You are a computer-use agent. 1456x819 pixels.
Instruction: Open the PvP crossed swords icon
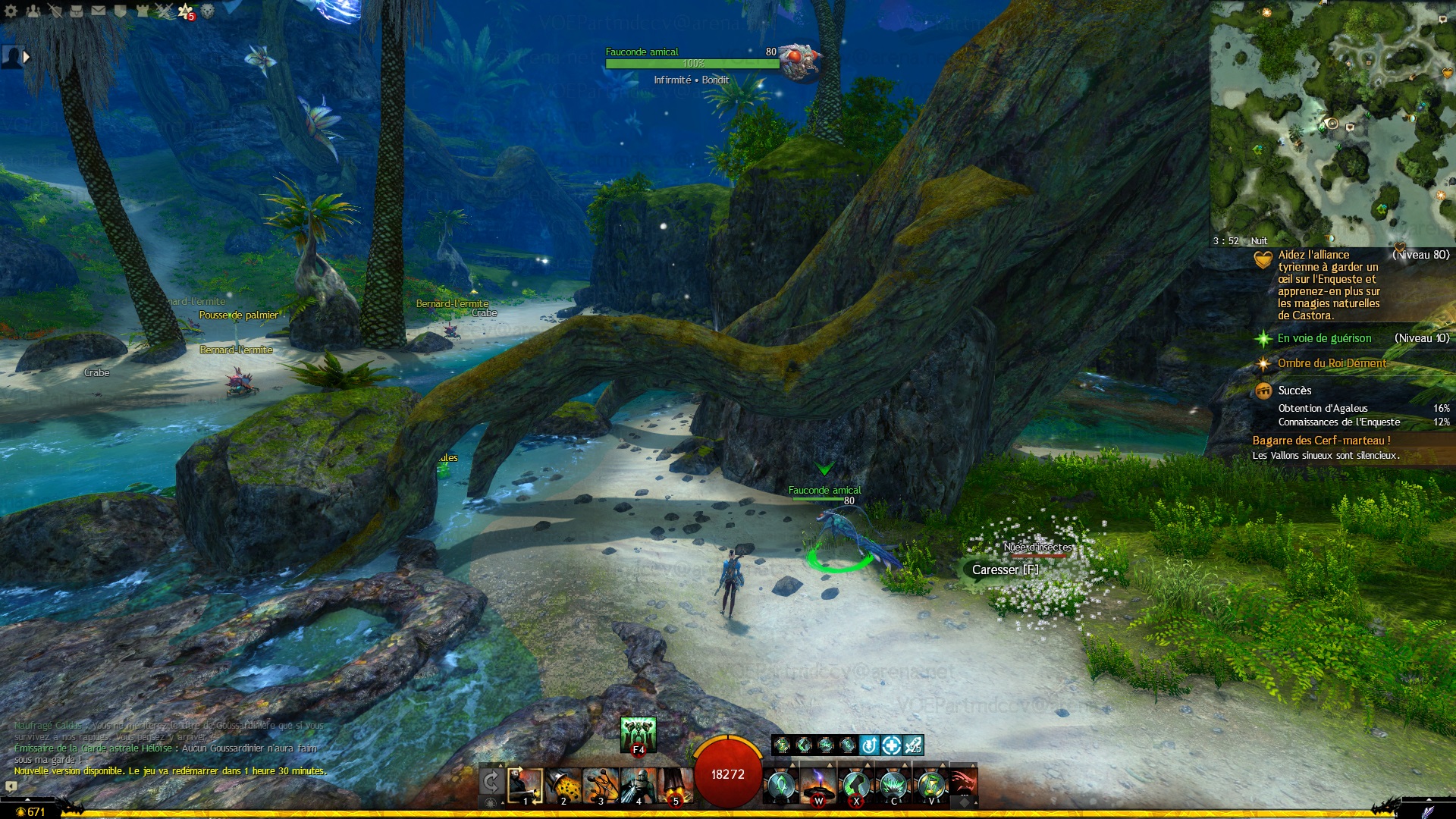[164, 11]
